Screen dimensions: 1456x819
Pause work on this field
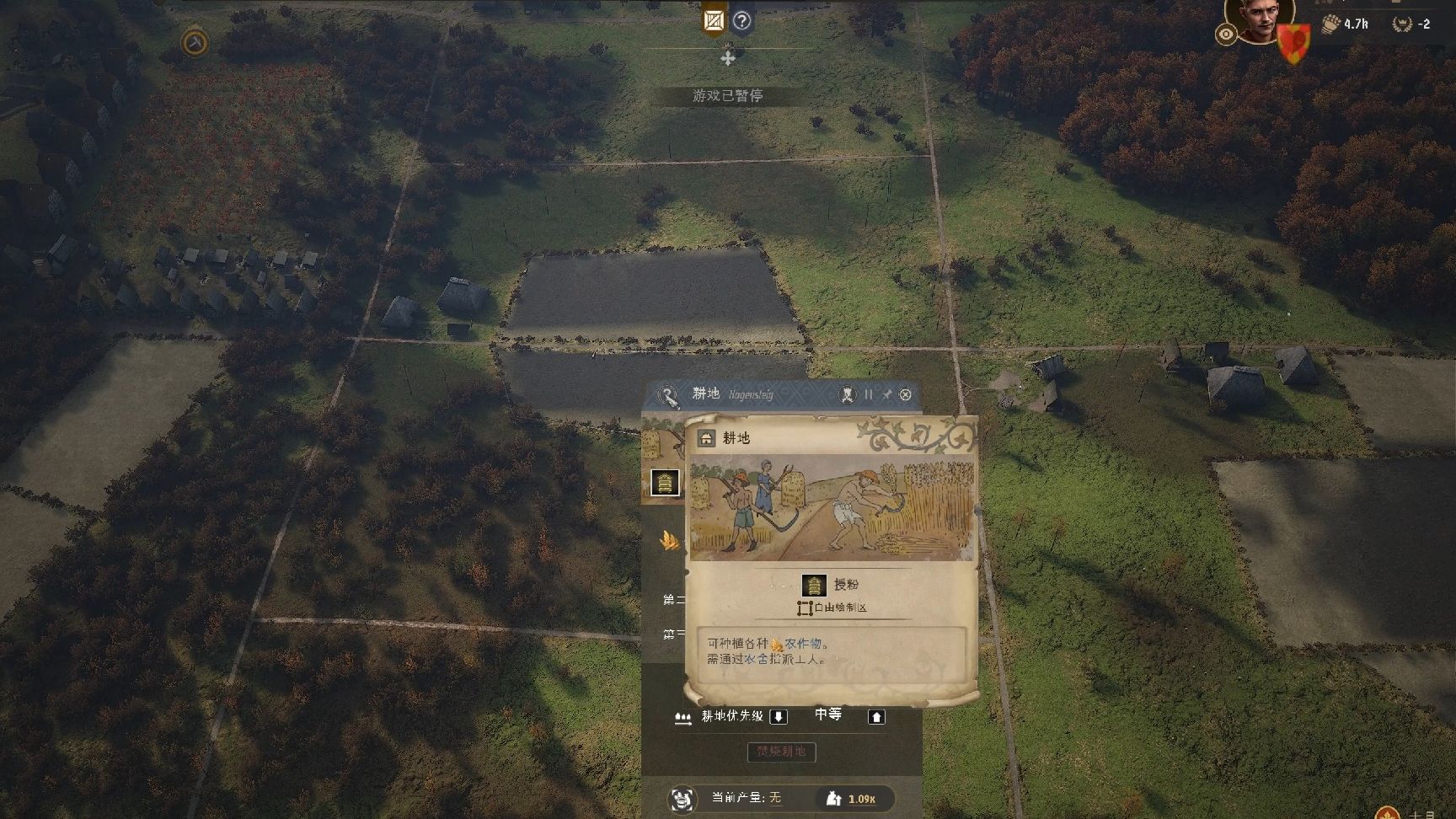(869, 394)
